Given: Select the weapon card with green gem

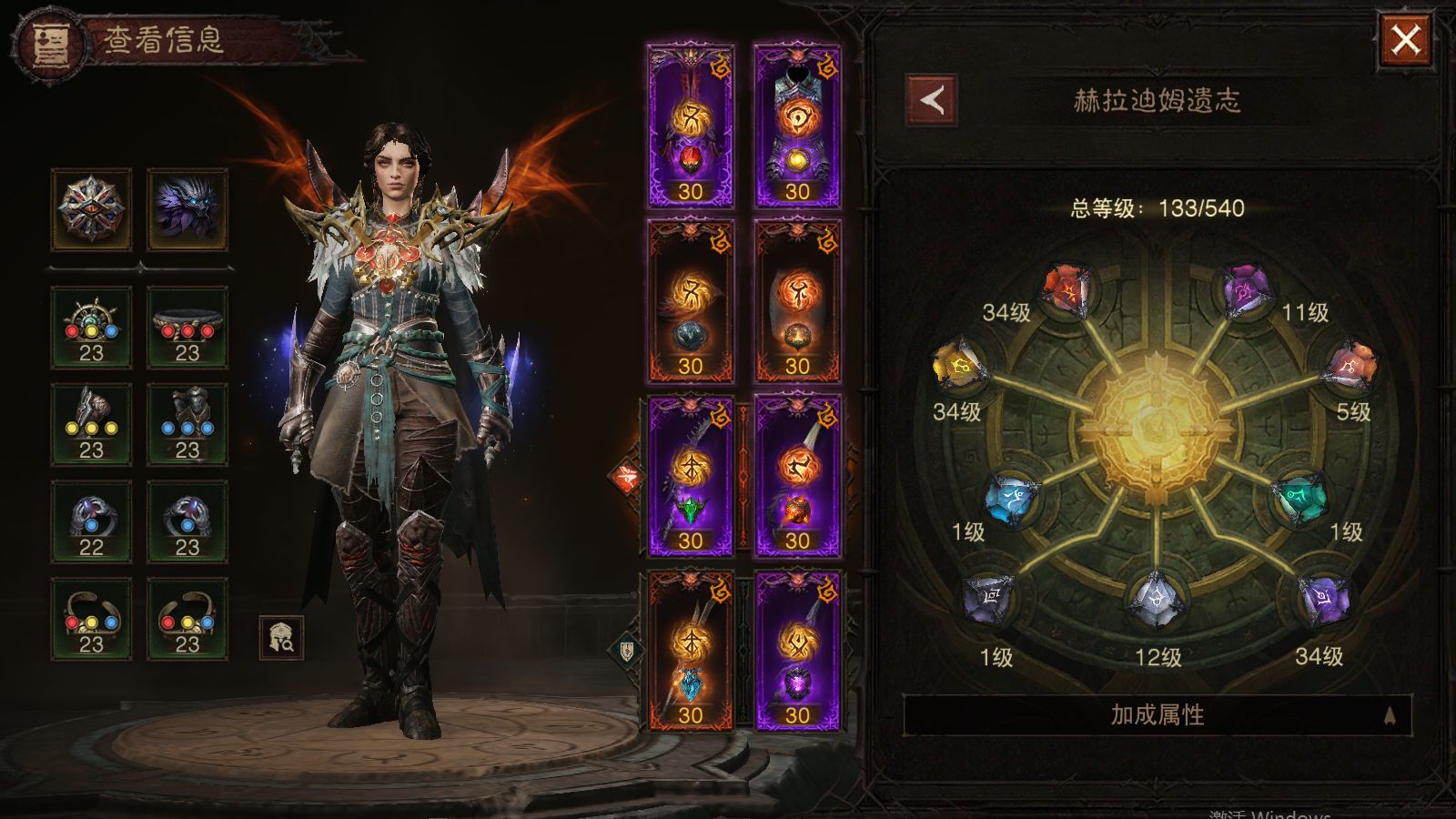Looking at the screenshot, I should click(690, 476).
